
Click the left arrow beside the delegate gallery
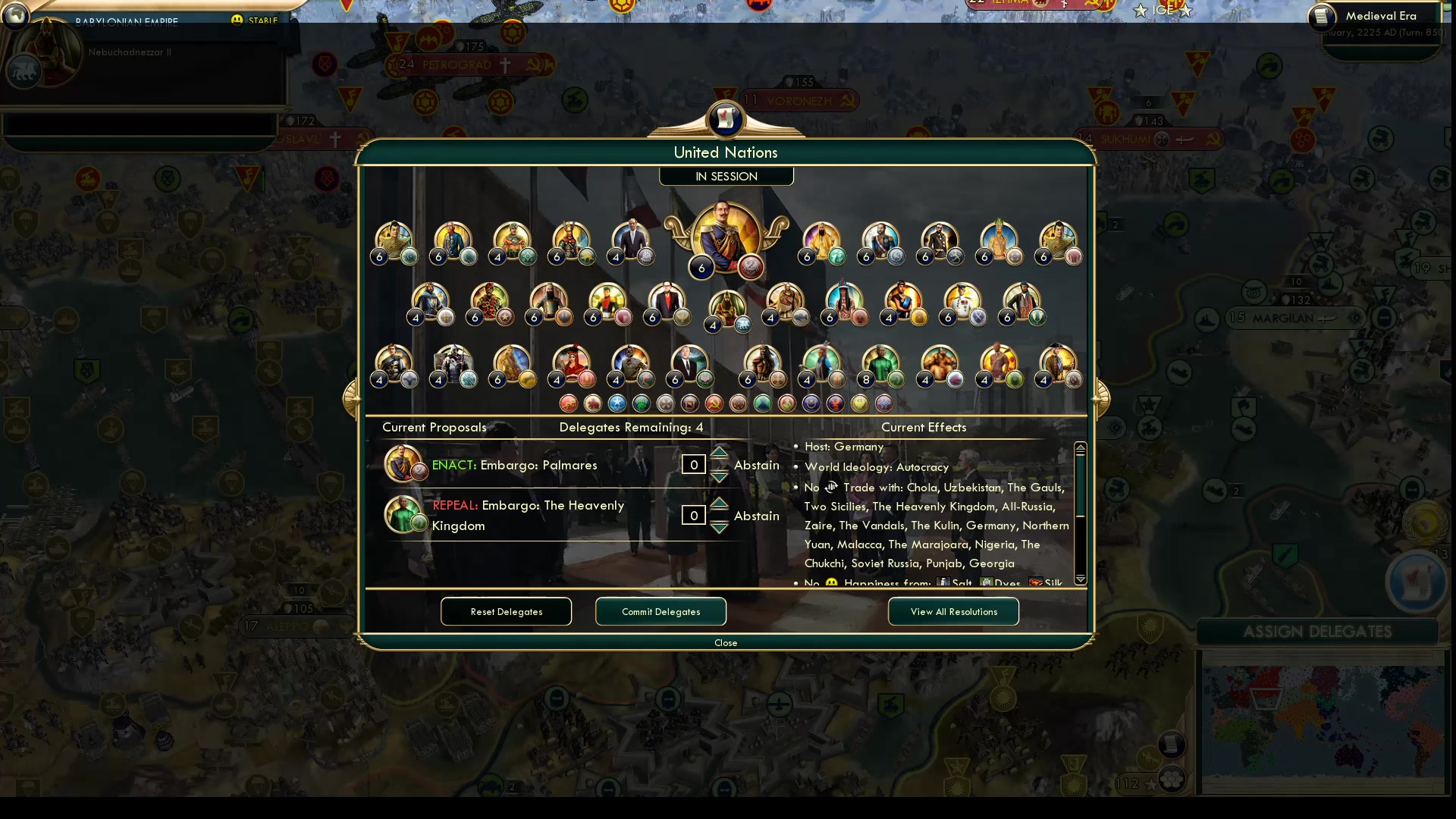click(351, 397)
